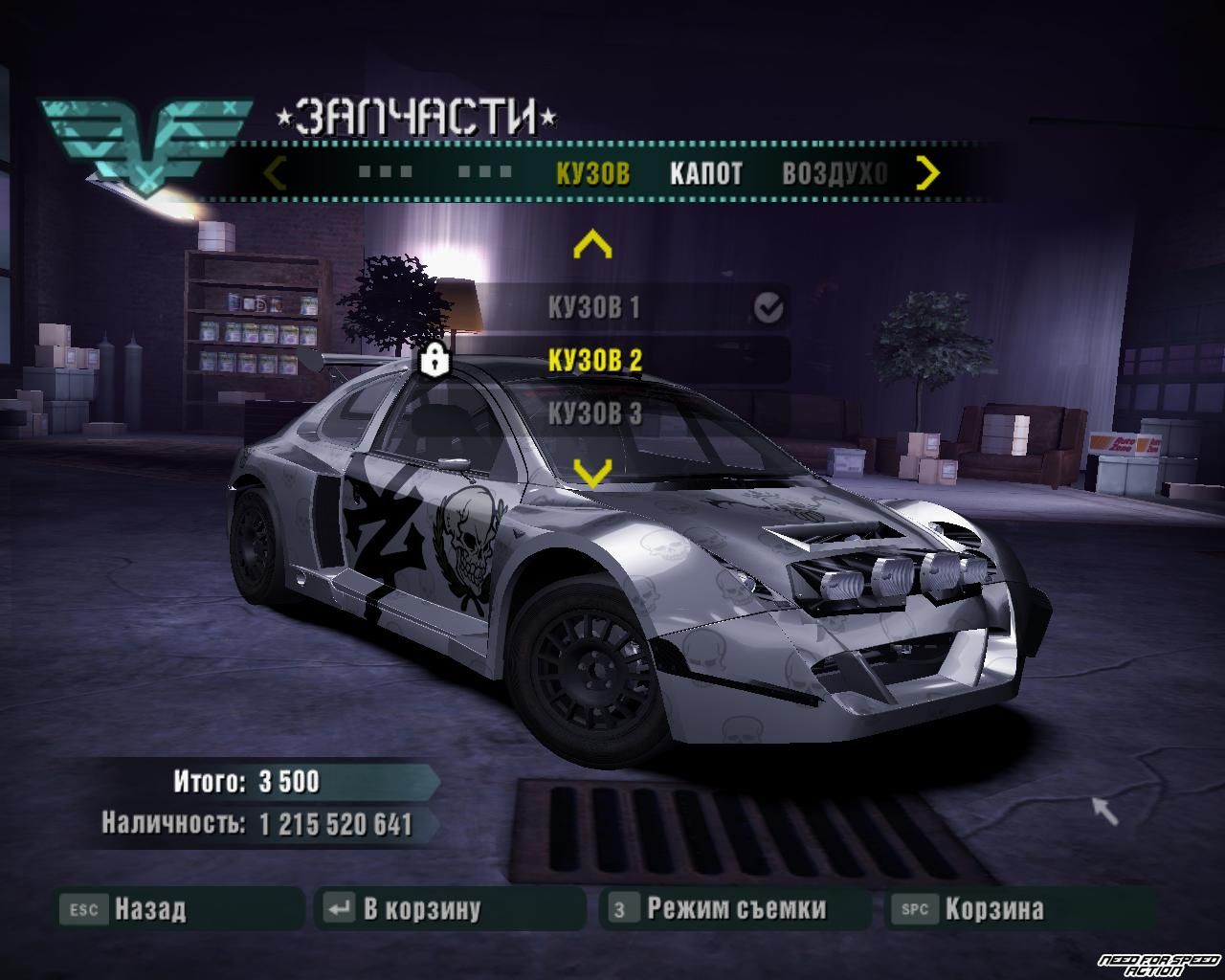Move the parts list up with the yellow arrow
This screenshot has width=1225, height=980.
tap(591, 245)
